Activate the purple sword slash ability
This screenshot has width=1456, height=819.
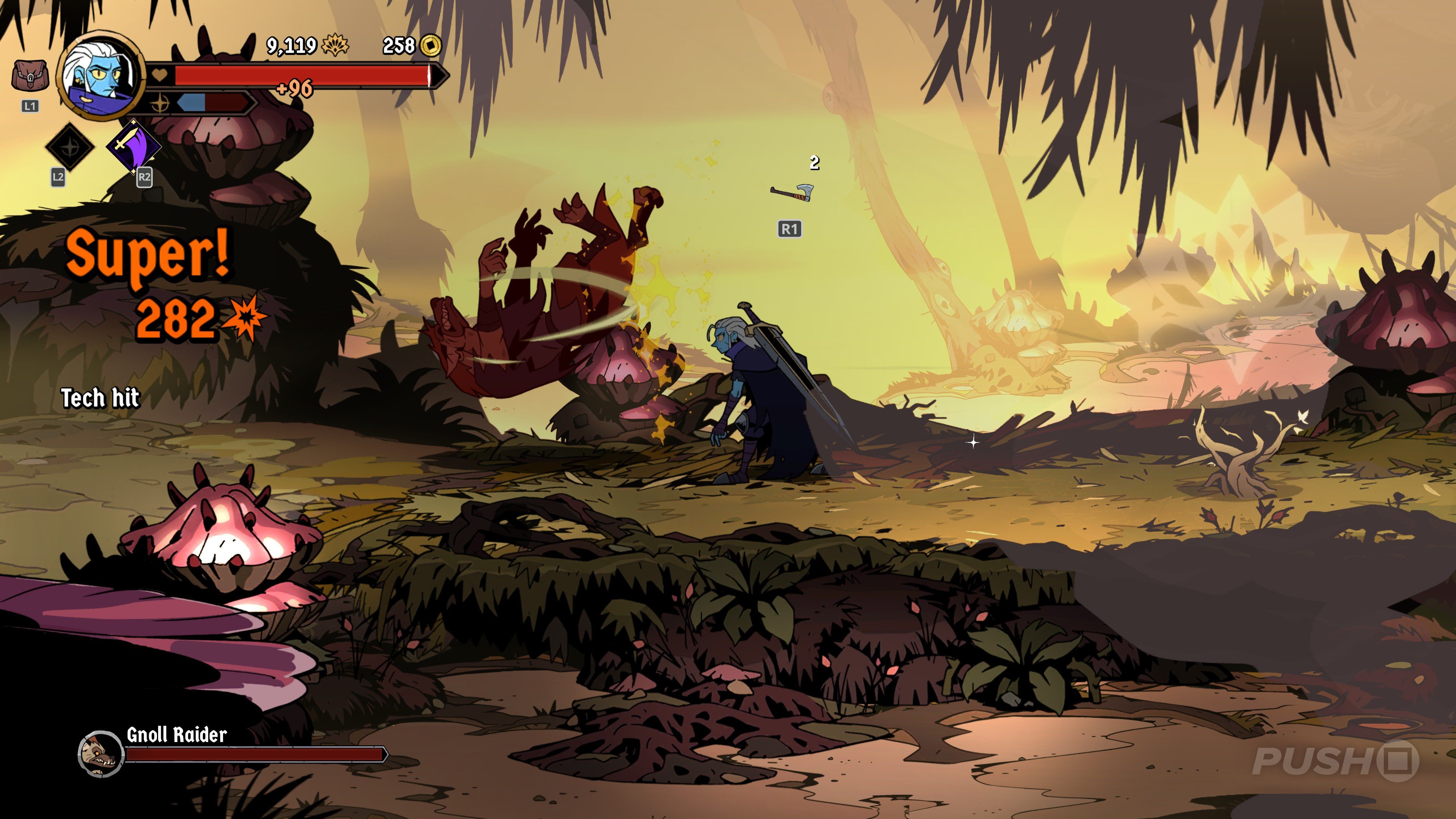[x=133, y=146]
